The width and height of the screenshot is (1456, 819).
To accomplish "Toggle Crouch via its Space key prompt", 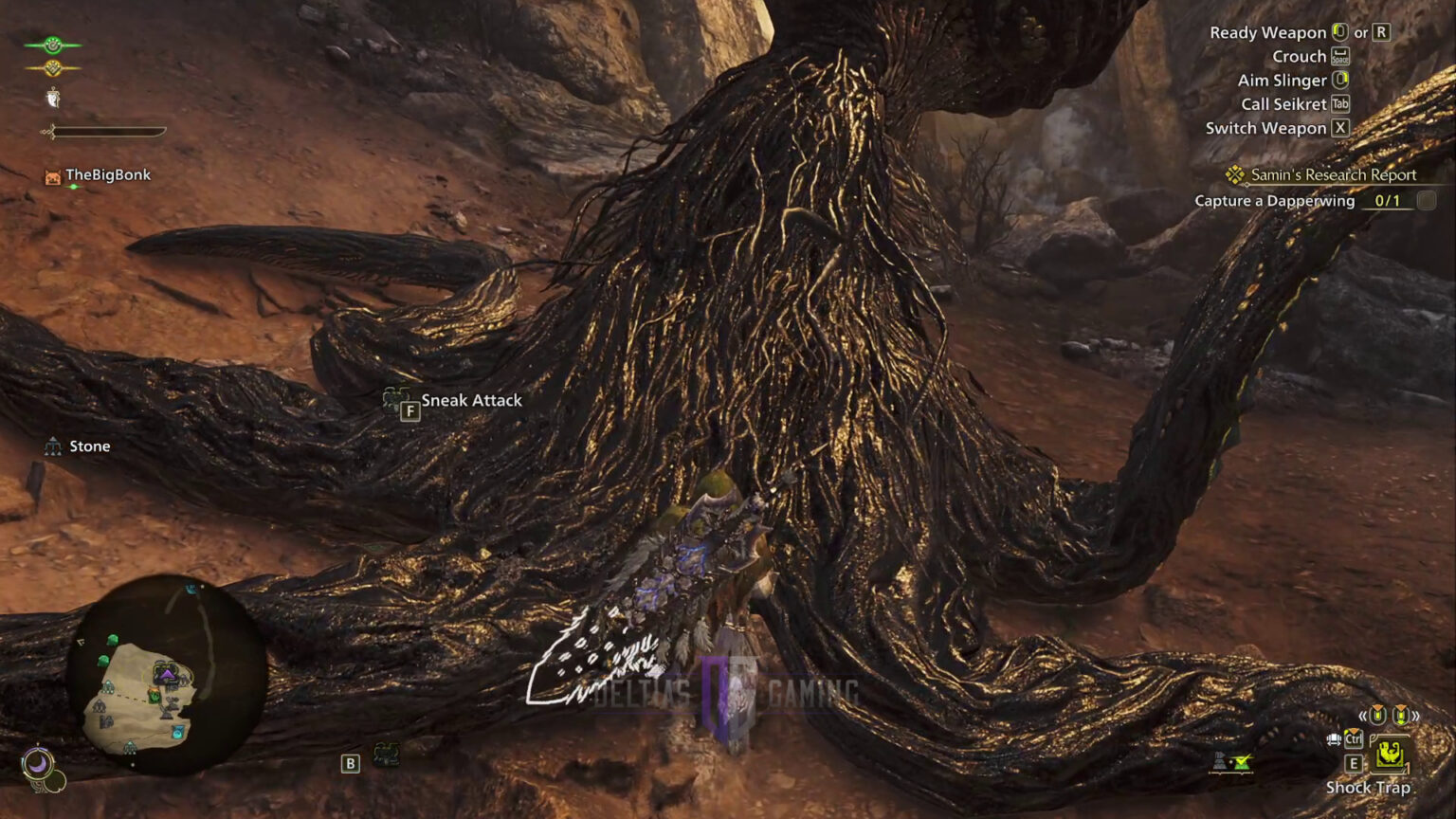I will click(x=1339, y=56).
